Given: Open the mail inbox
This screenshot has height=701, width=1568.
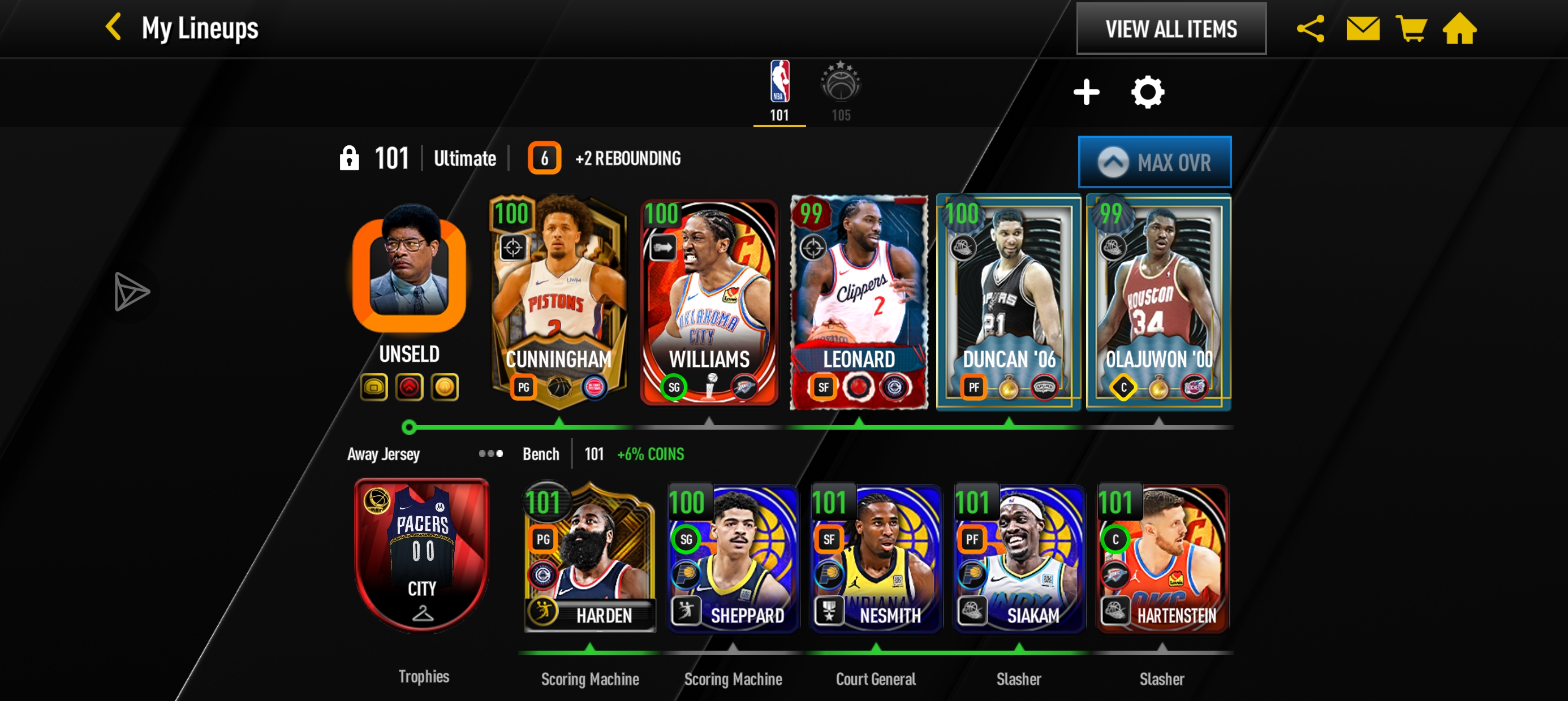Looking at the screenshot, I should [x=1362, y=29].
